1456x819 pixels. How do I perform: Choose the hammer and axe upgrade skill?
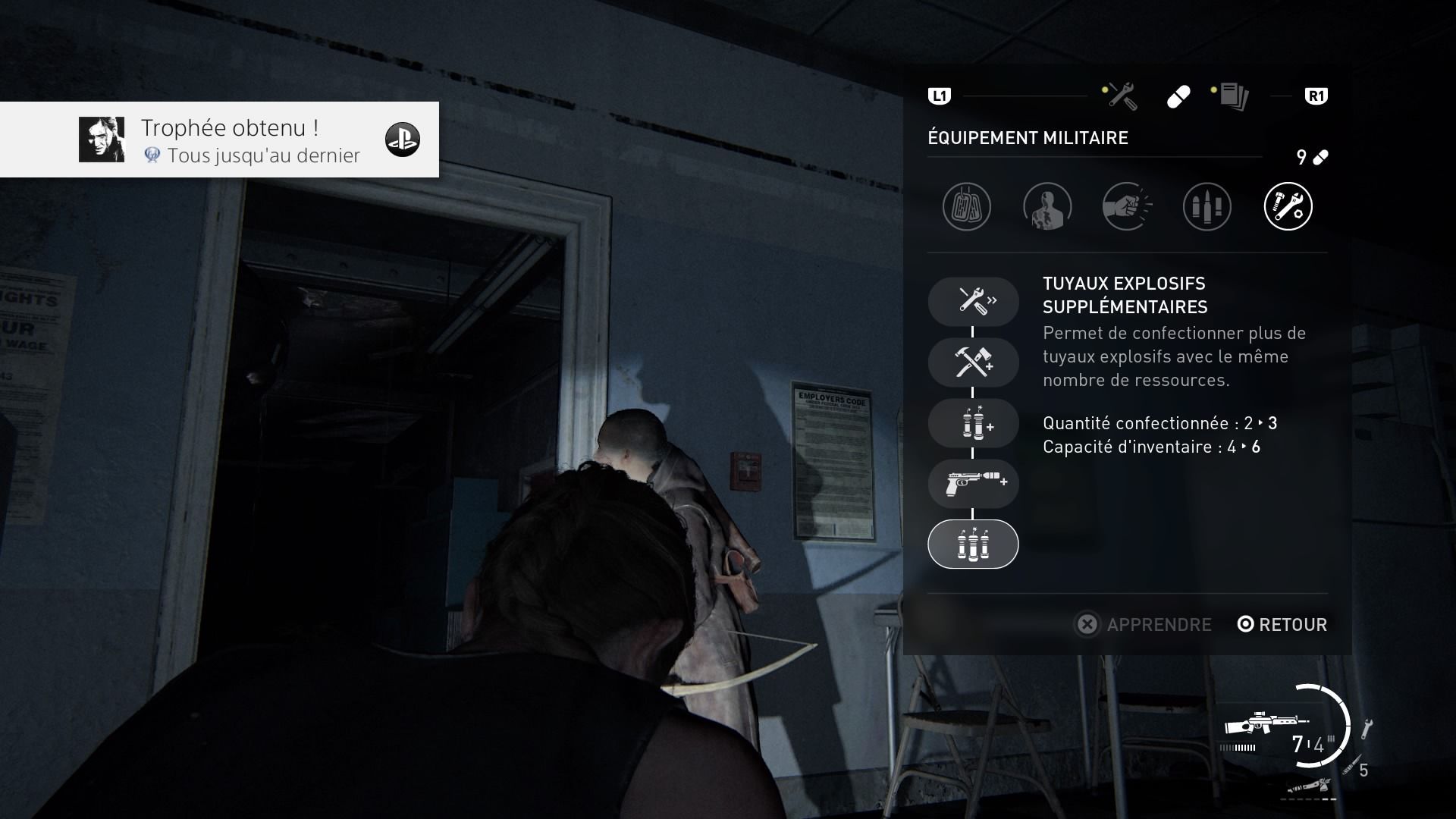(x=973, y=362)
